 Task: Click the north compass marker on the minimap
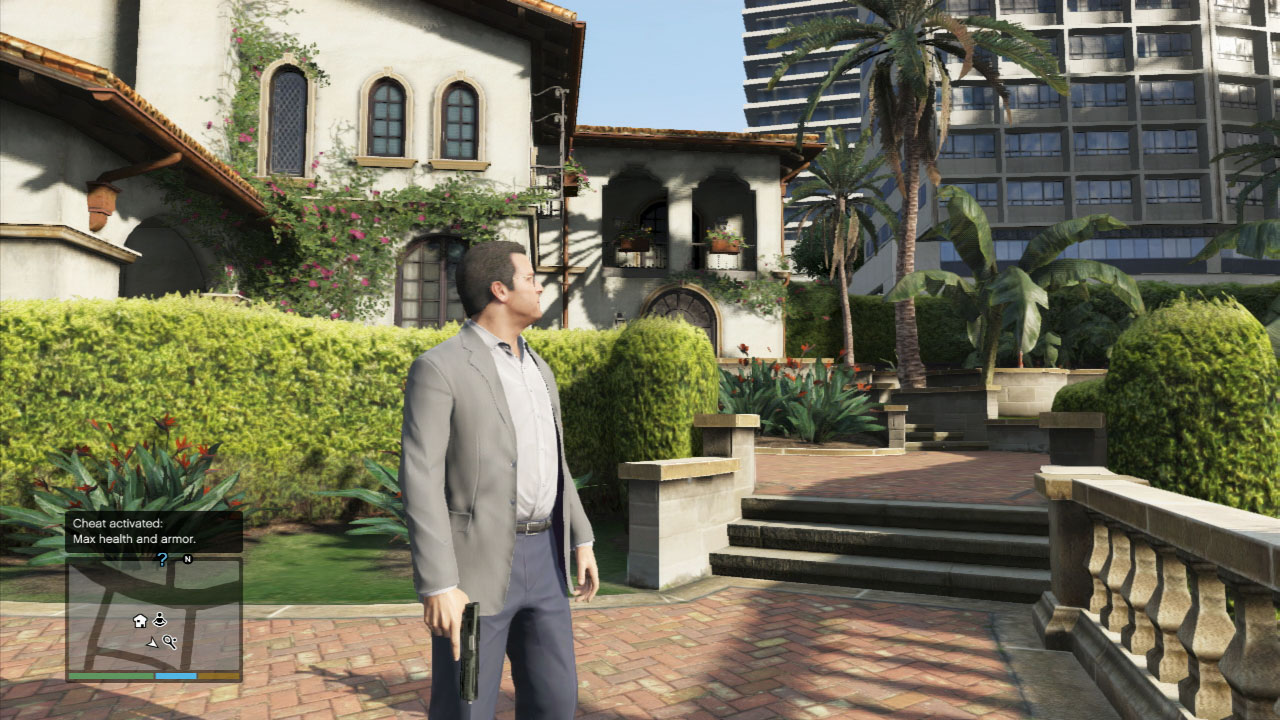pos(187,559)
